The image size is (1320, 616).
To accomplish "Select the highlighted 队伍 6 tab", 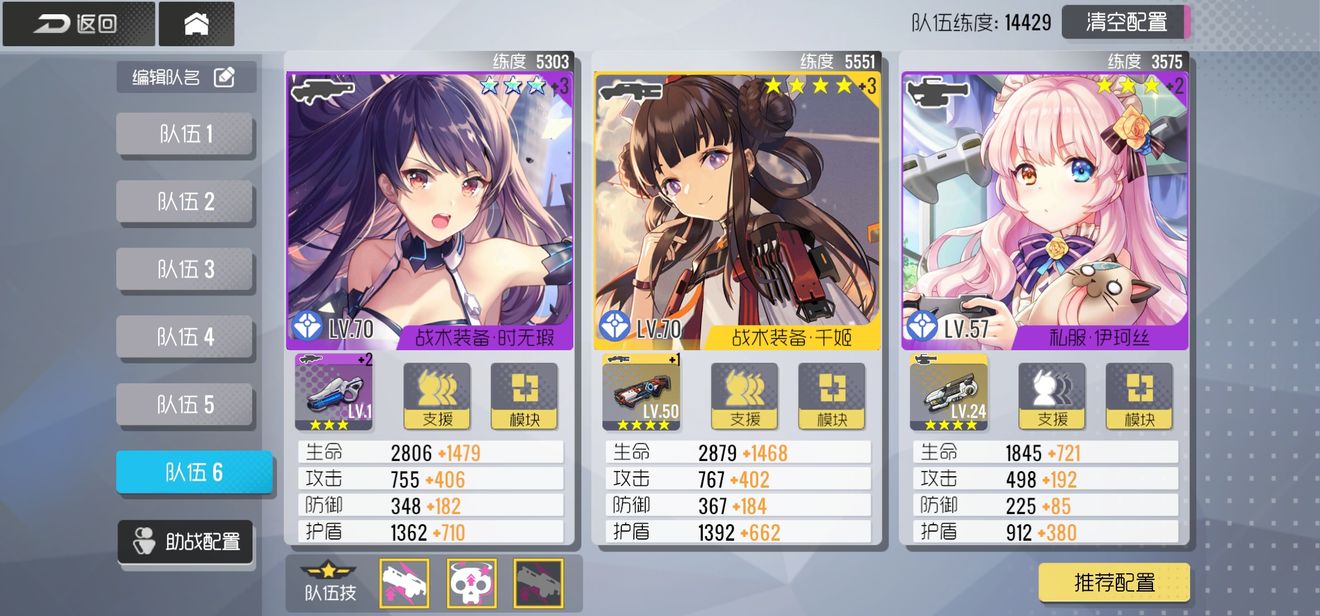I will pyautogui.click(x=194, y=472).
